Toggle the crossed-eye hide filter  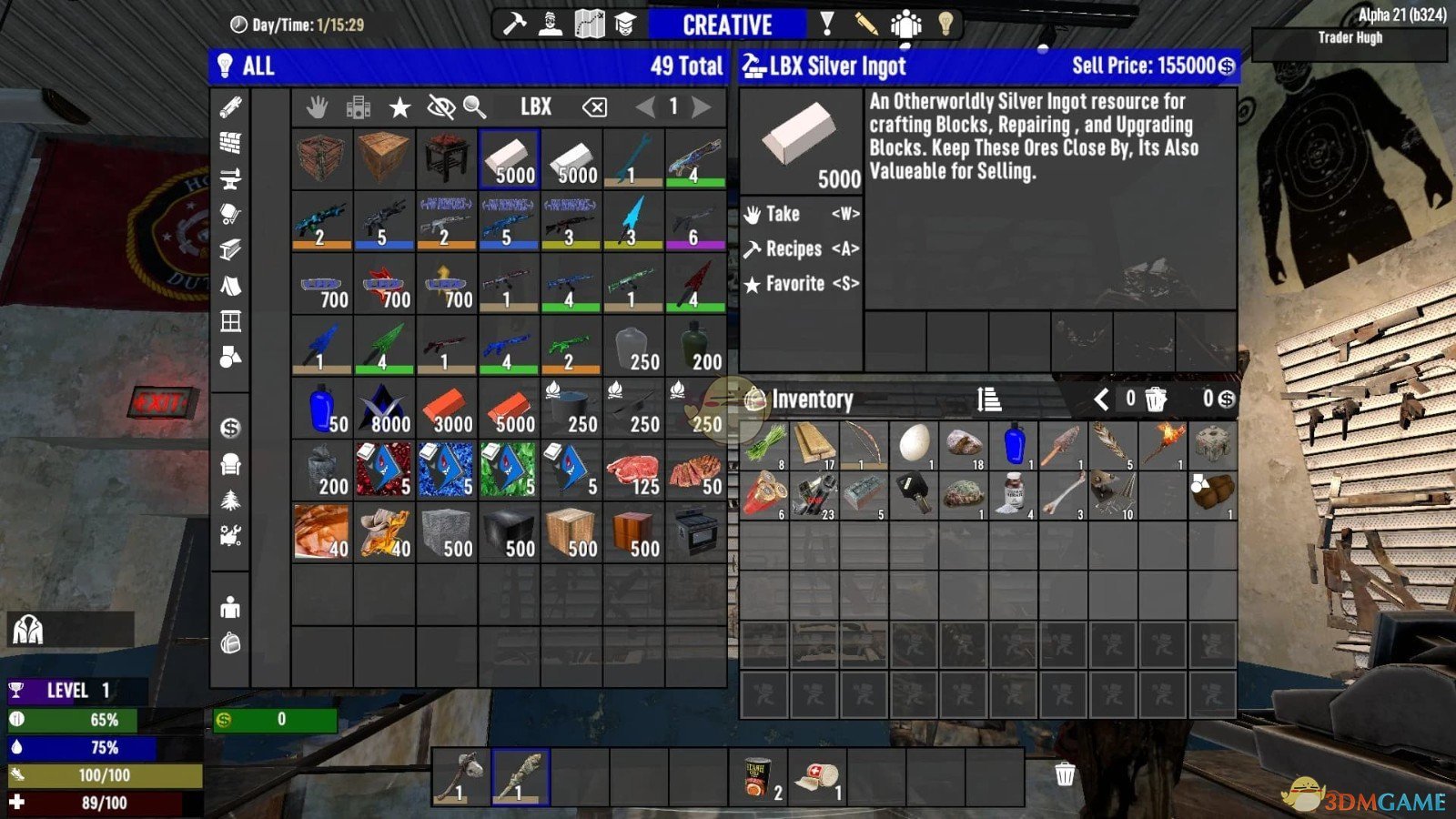point(440,106)
